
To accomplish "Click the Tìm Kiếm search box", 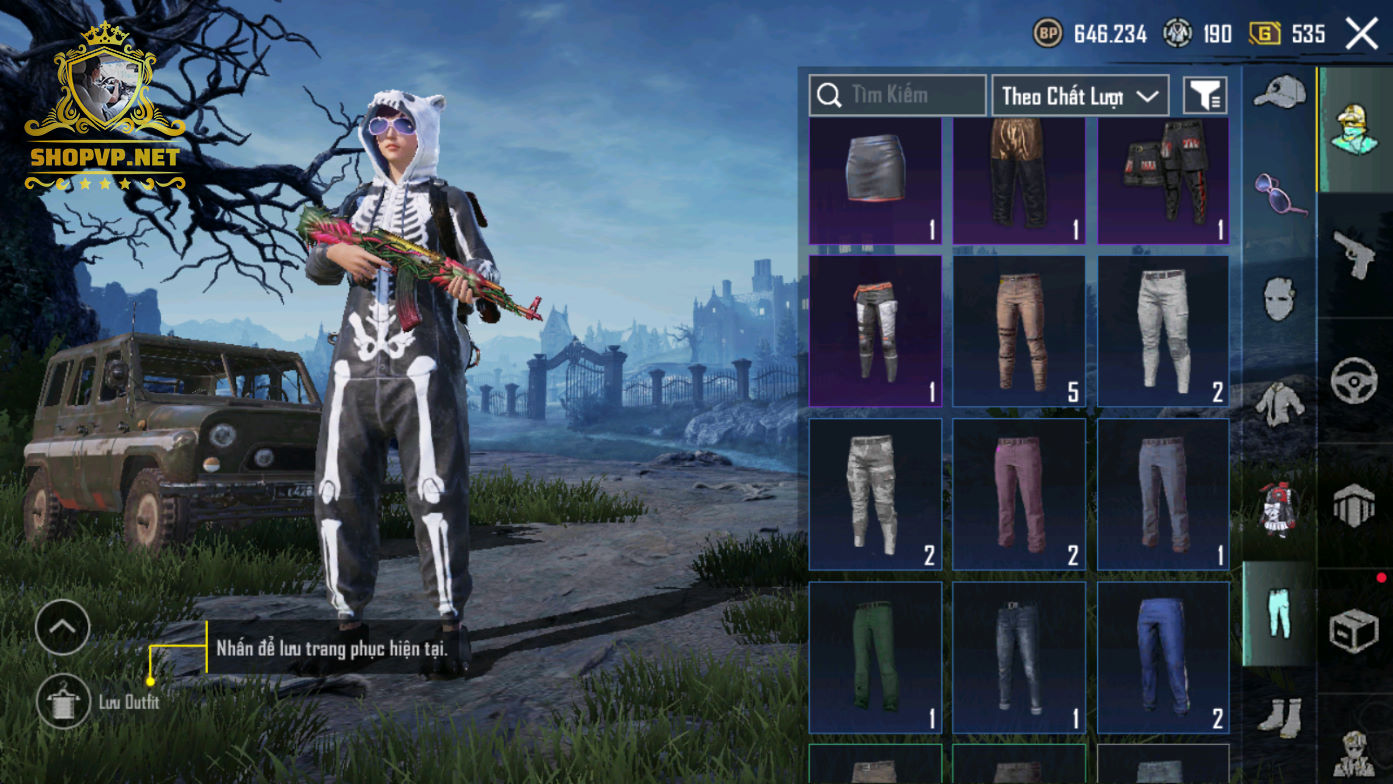I will point(897,96).
